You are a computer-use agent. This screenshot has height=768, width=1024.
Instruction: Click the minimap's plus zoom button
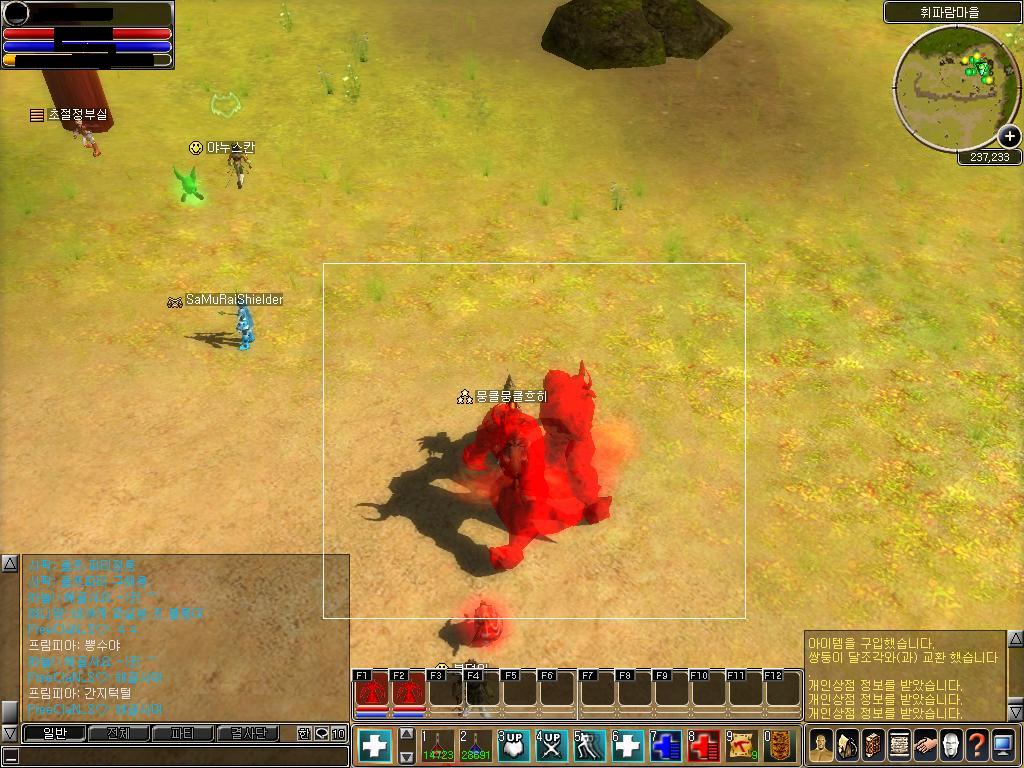tap(1008, 137)
